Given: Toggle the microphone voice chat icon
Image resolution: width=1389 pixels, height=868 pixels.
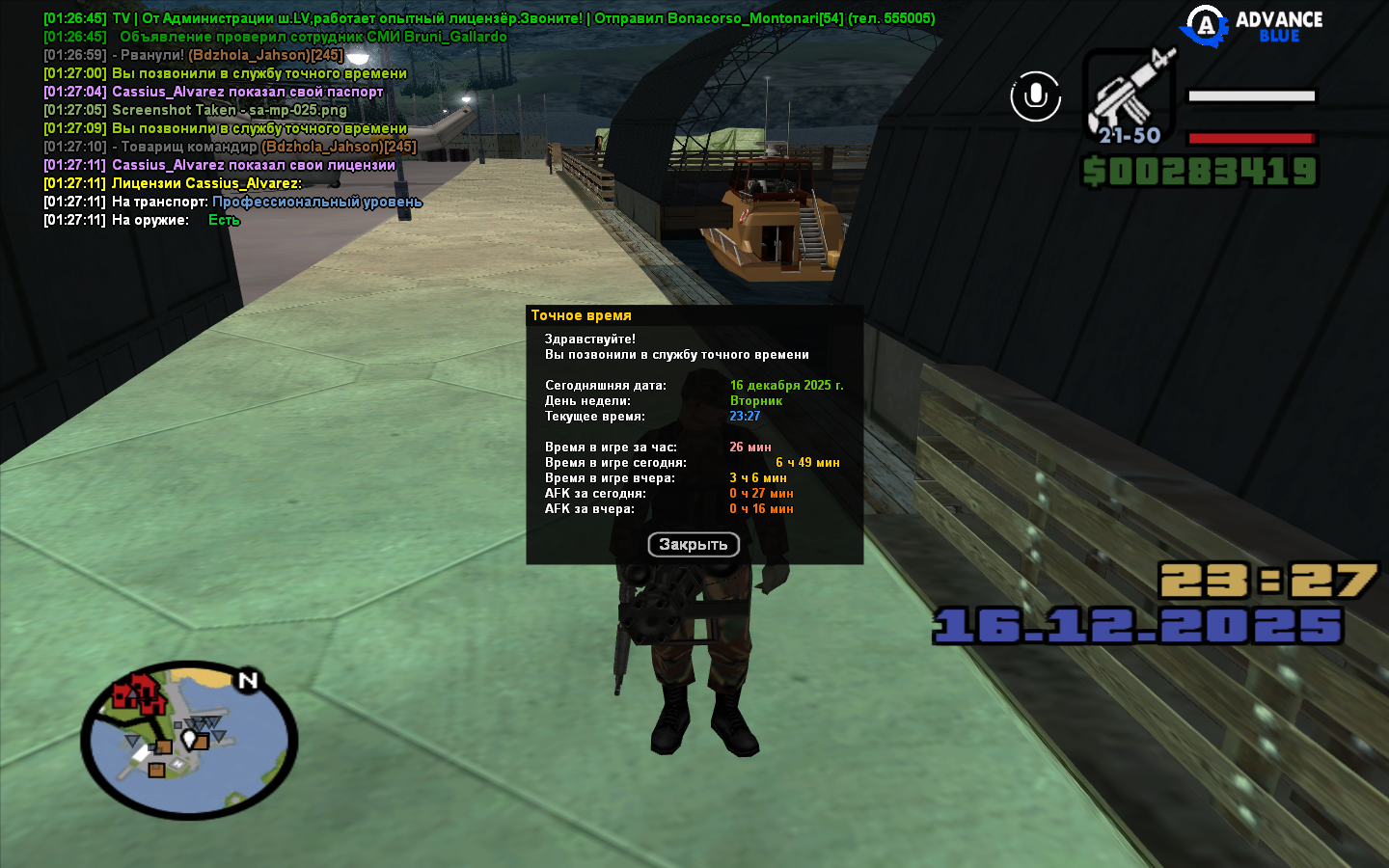Looking at the screenshot, I should pos(1035,96).
